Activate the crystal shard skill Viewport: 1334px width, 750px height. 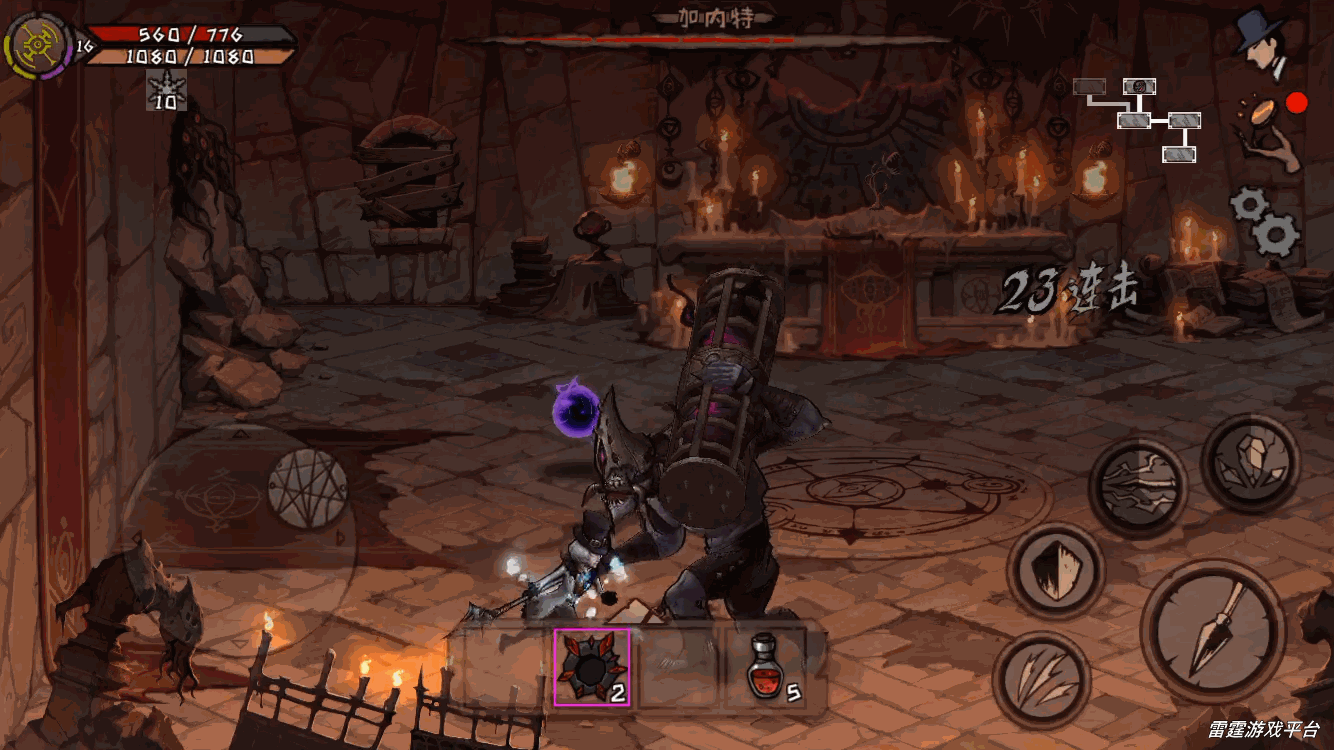[1249, 463]
